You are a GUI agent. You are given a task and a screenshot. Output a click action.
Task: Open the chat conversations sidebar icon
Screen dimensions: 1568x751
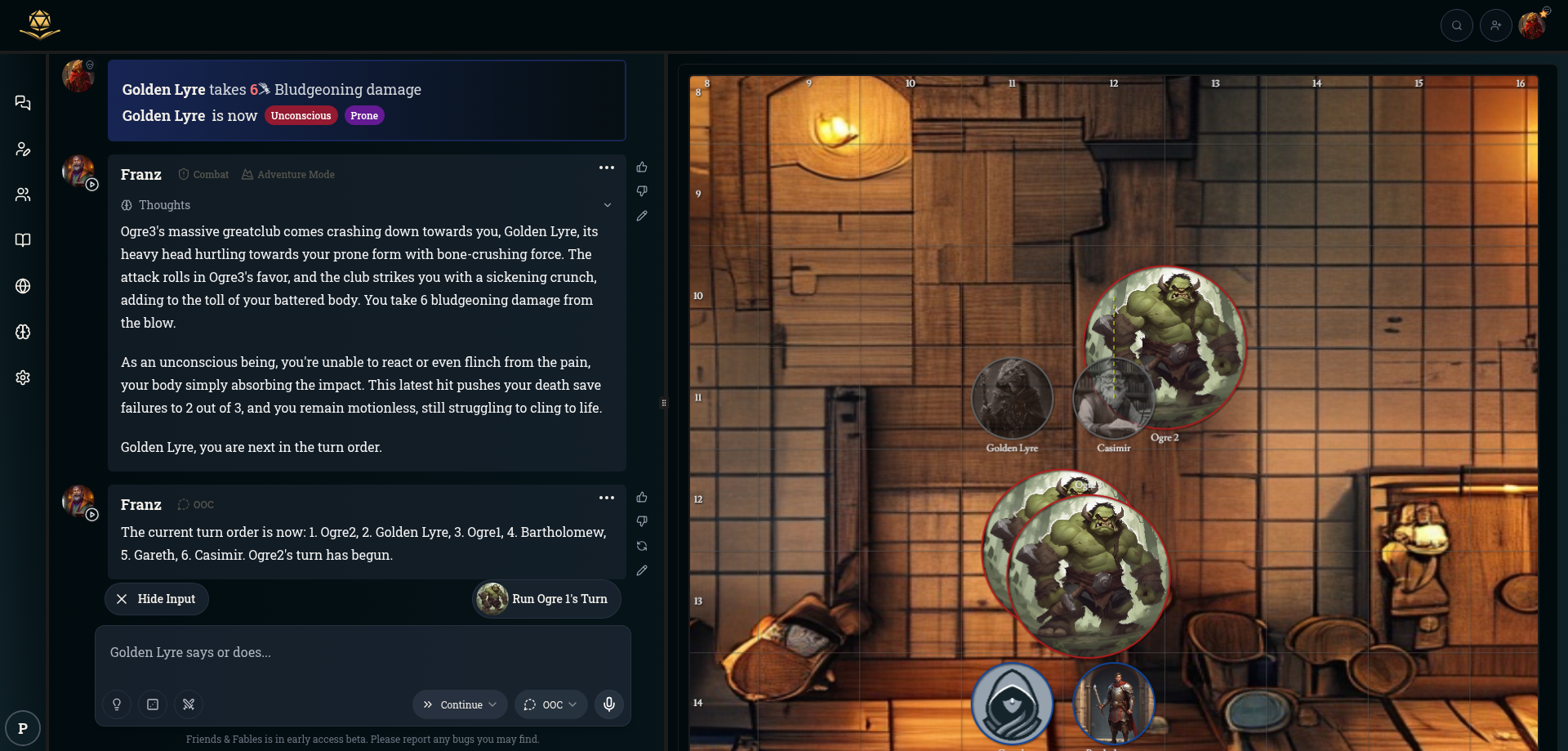pyautogui.click(x=23, y=103)
